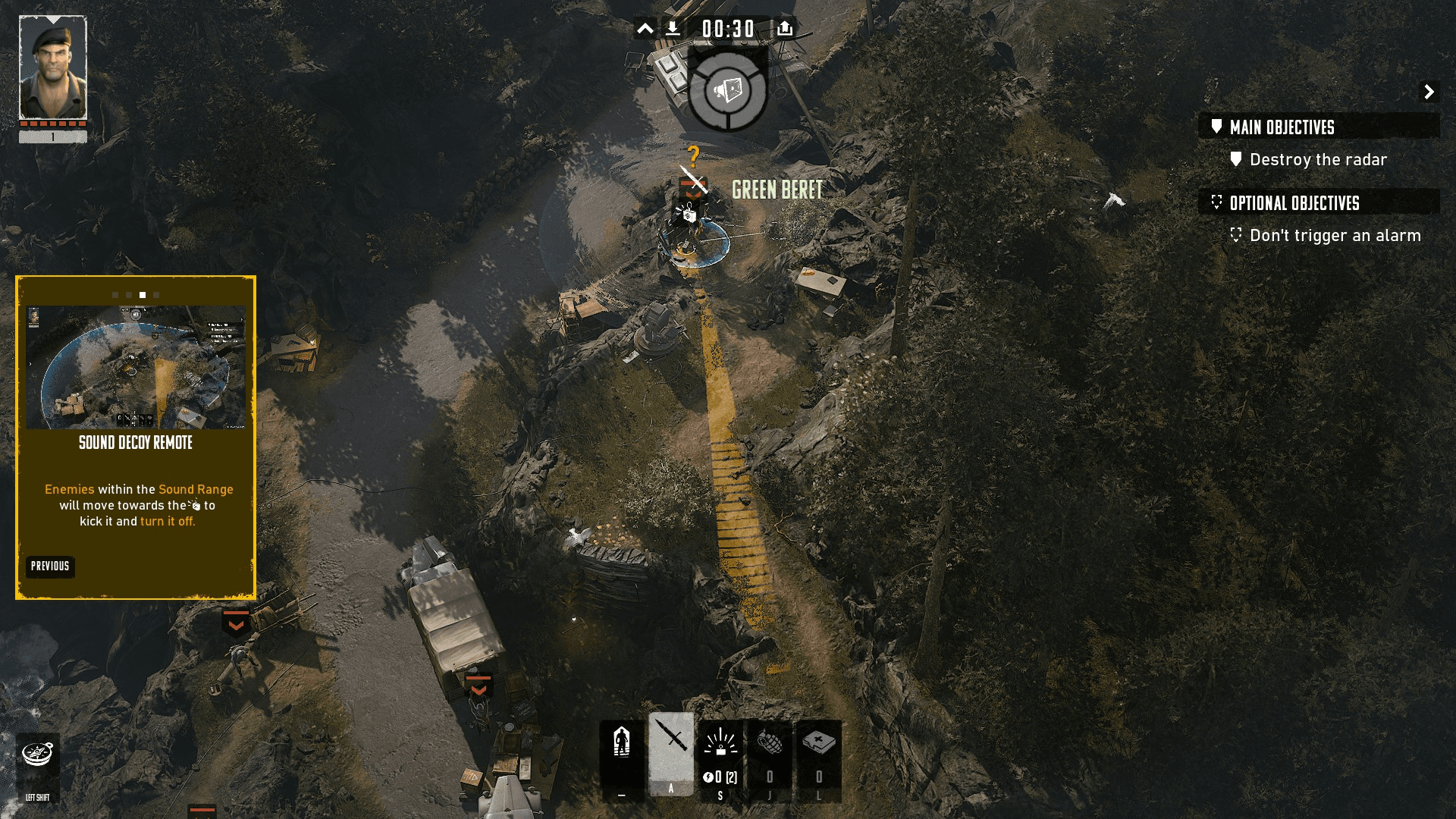Screen dimensions: 1456x819
Task: Click the compass icon above Left Shift
Action: click(37, 754)
